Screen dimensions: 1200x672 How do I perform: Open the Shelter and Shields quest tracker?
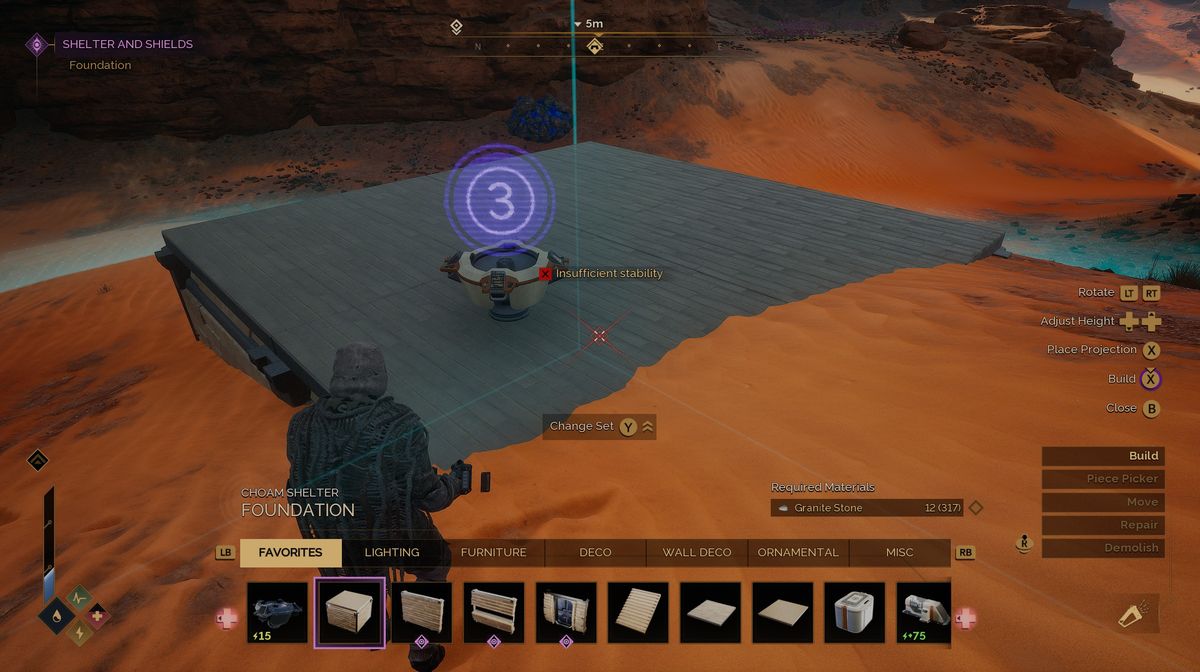coord(127,44)
